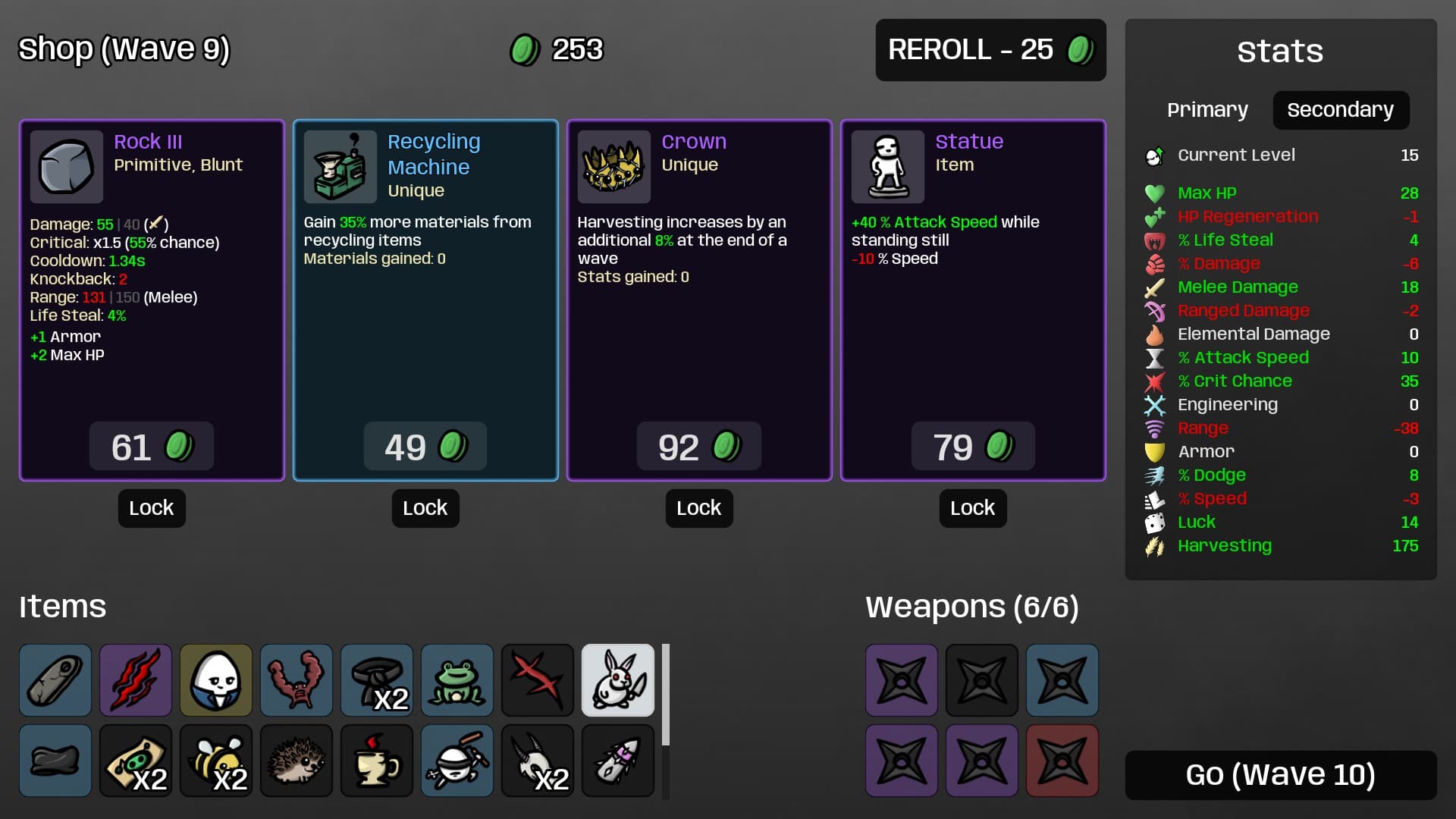Lock the Recycling Machine offer
The image size is (1456, 819).
pyautogui.click(x=425, y=508)
